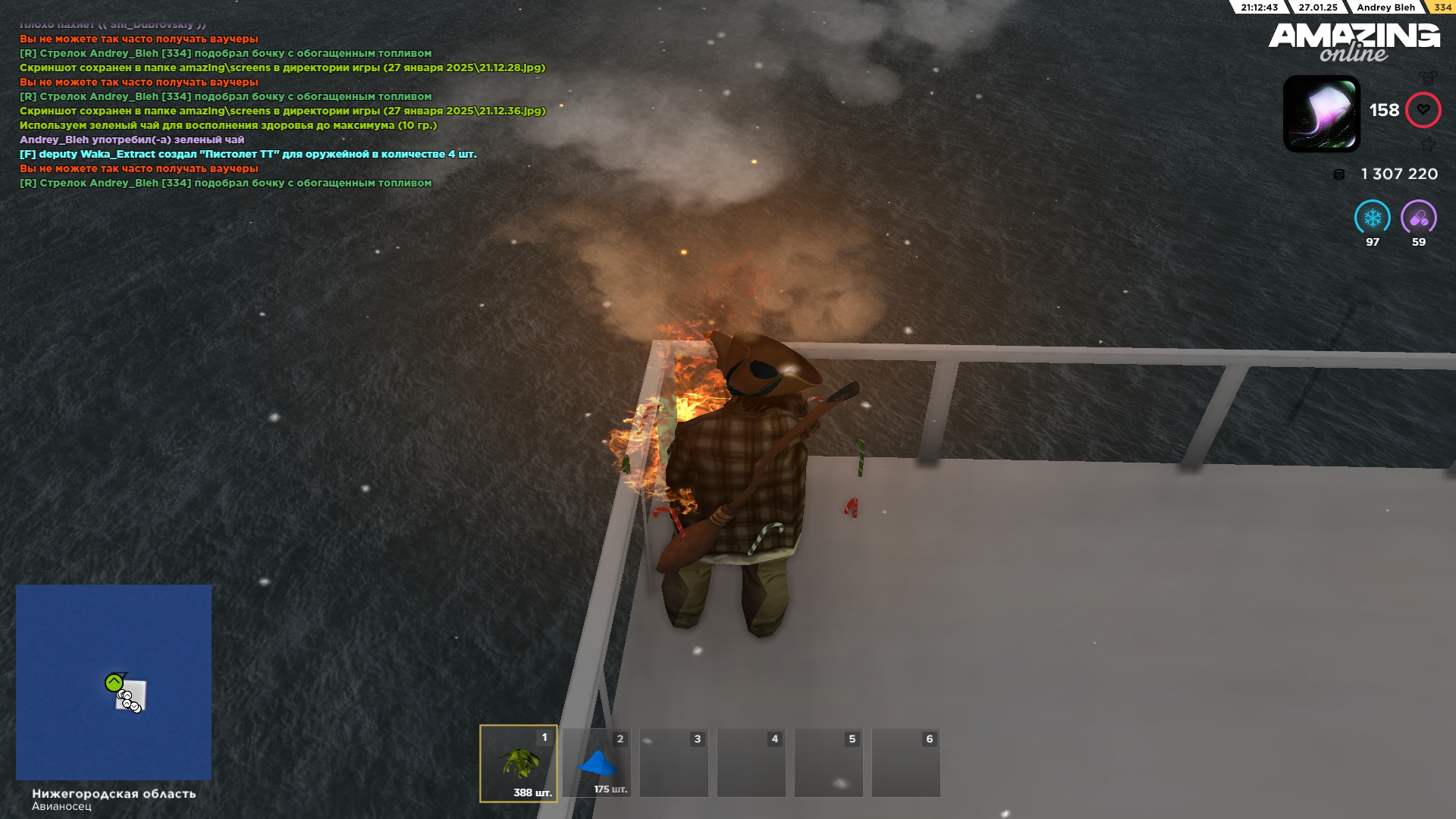
Task: Open the character avatar portrait
Action: (x=1321, y=114)
